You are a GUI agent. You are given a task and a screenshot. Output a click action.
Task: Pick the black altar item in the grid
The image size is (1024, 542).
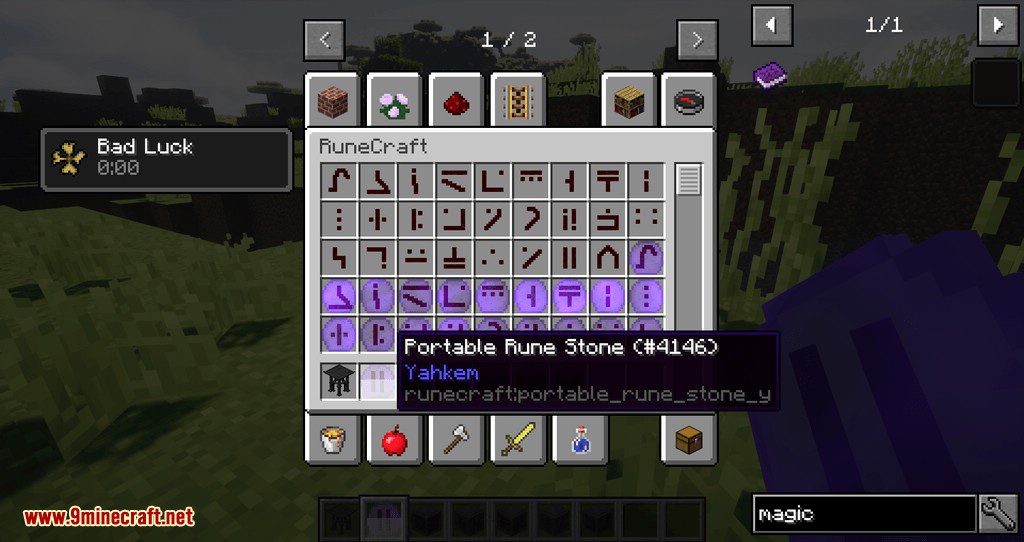pyautogui.click(x=340, y=379)
